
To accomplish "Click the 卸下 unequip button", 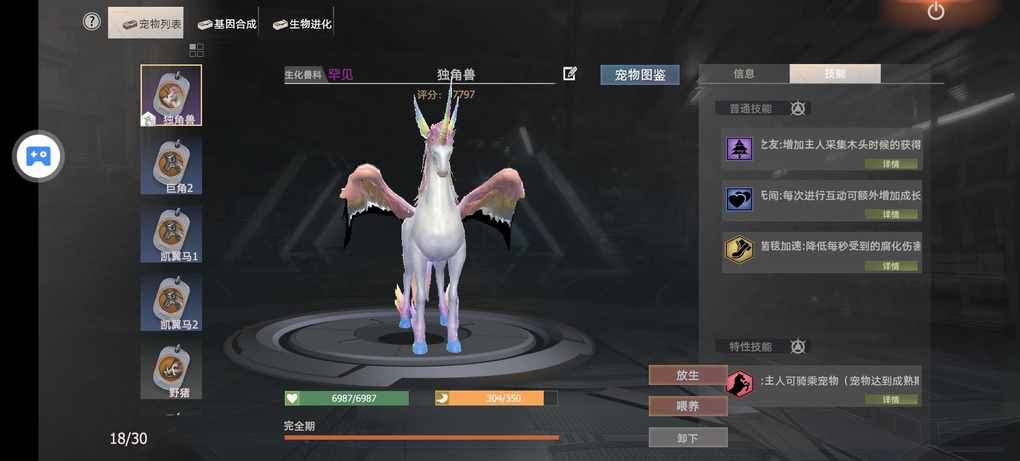I will click(687, 438).
